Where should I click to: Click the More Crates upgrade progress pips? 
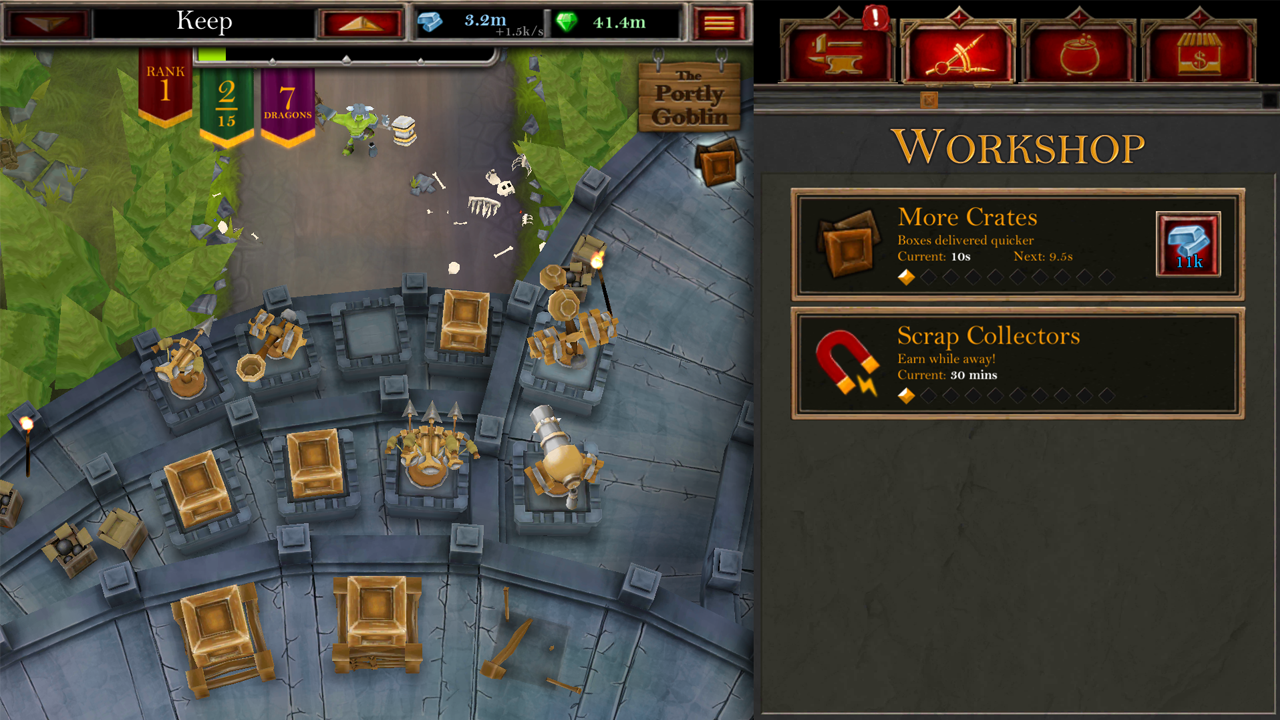click(x=1005, y=277)
